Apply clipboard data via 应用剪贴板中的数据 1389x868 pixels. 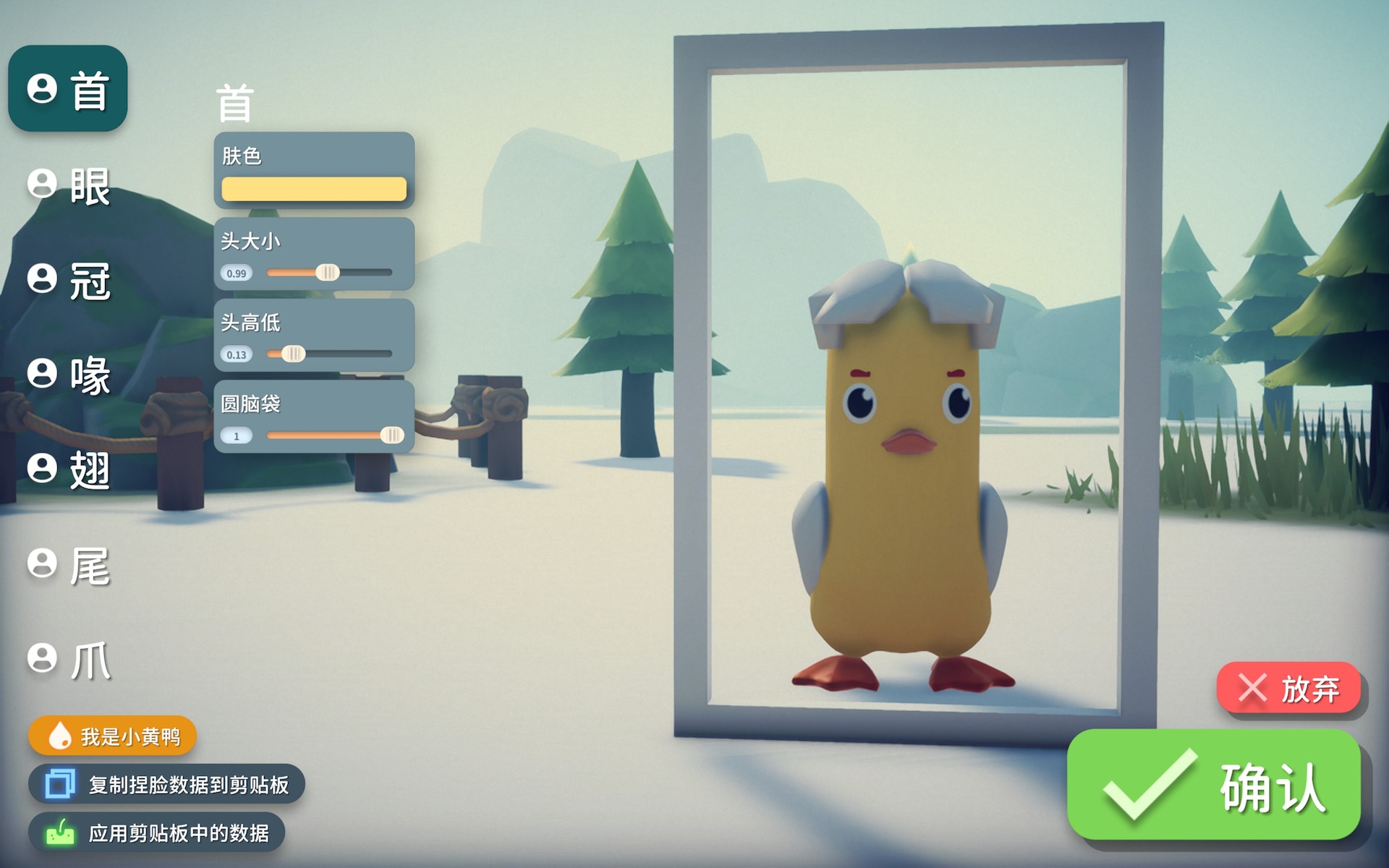tap(156, 833)
